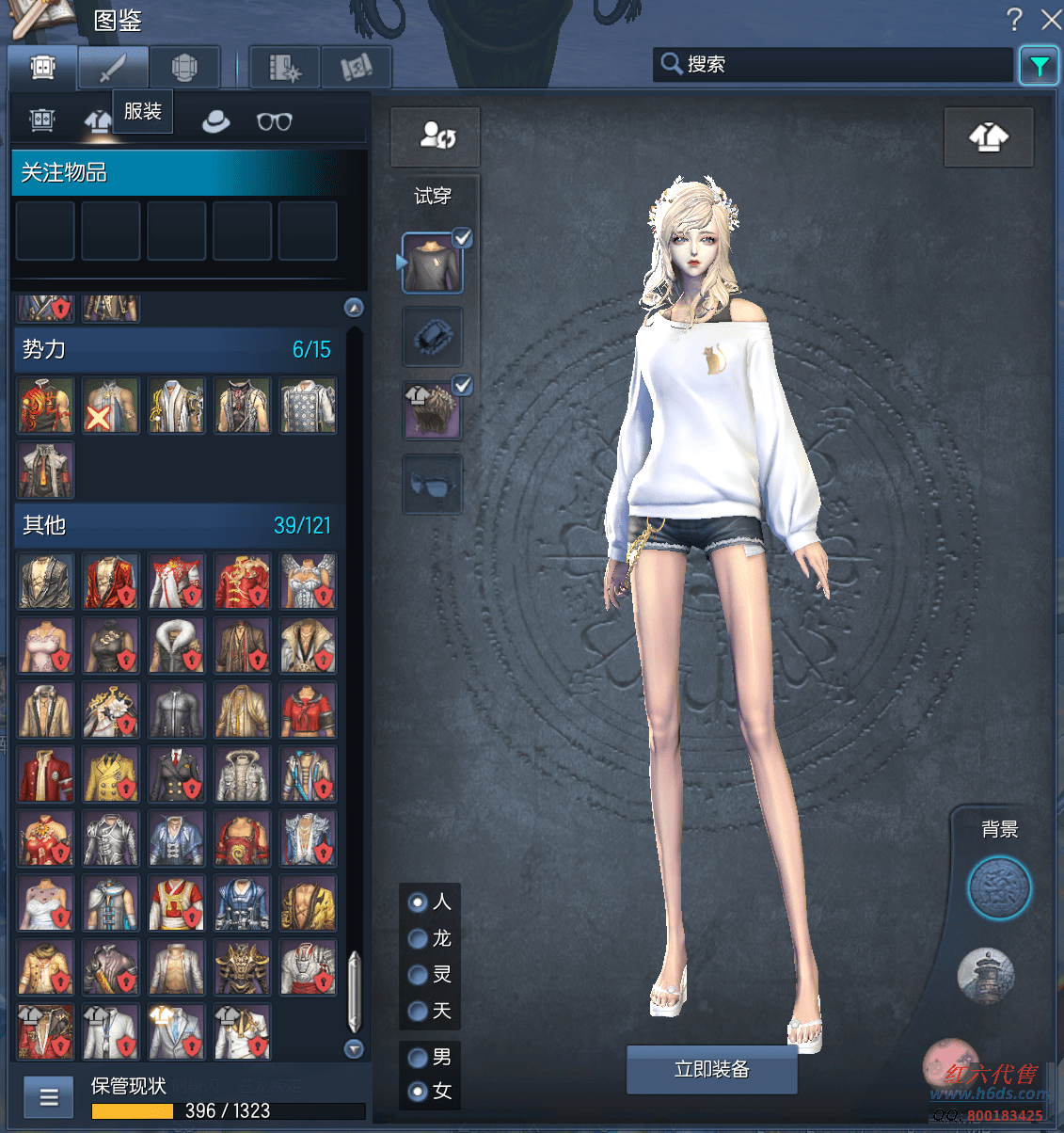The width and height of the screenshot is (1064, 1133).
Task: Choose the temple scenery background thumbnail
Action: point(986,975)
